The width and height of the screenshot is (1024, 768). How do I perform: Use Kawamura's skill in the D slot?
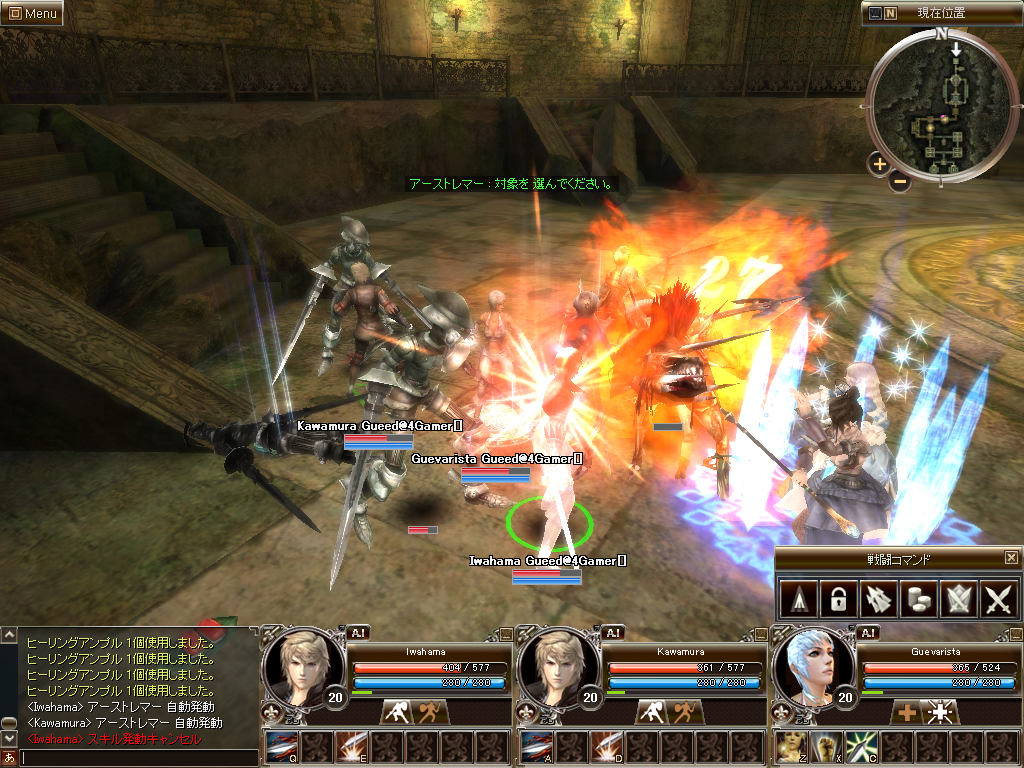[x=606, y=747]
